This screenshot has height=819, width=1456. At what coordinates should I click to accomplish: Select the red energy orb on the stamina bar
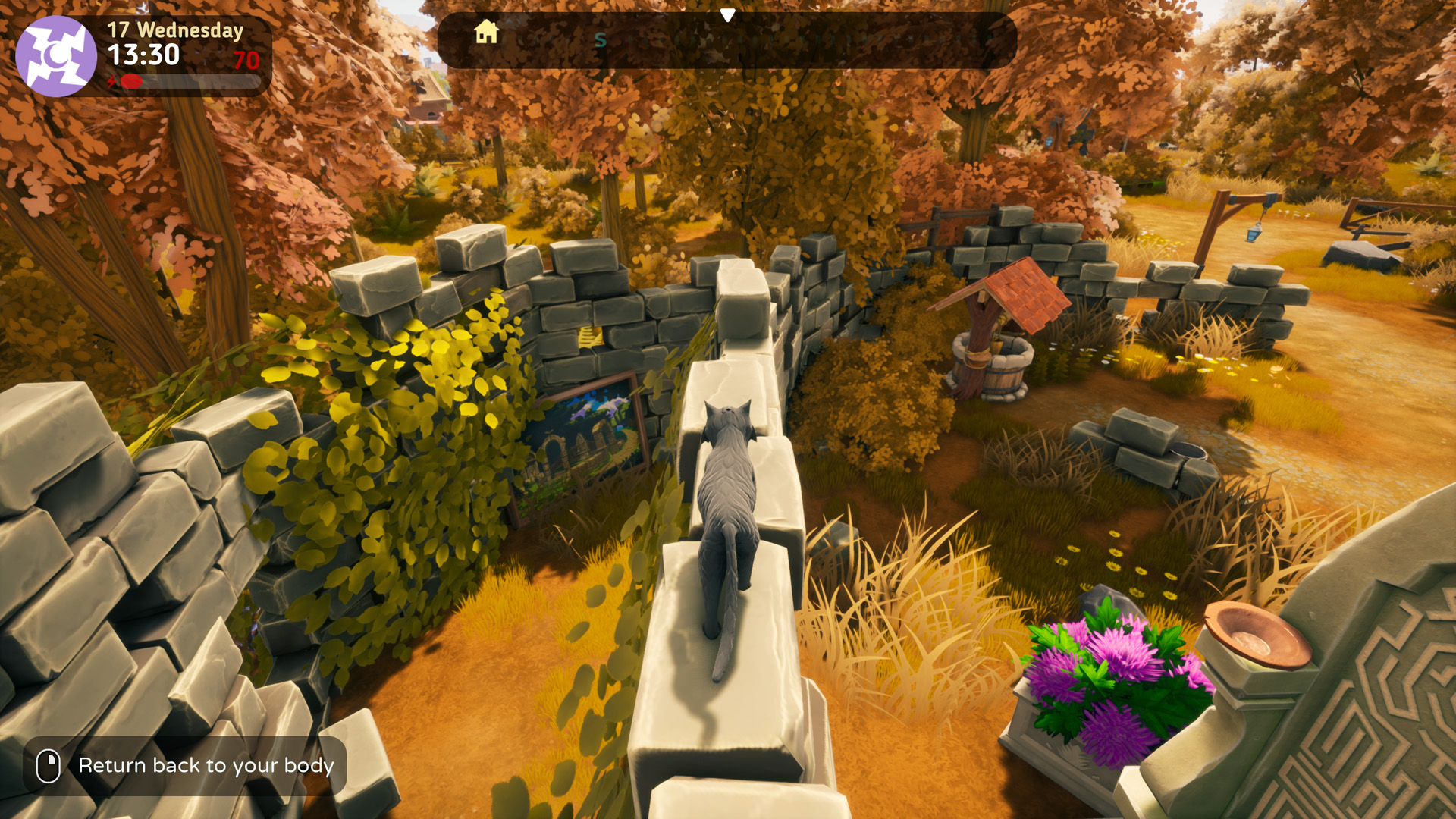coord(131,82)
